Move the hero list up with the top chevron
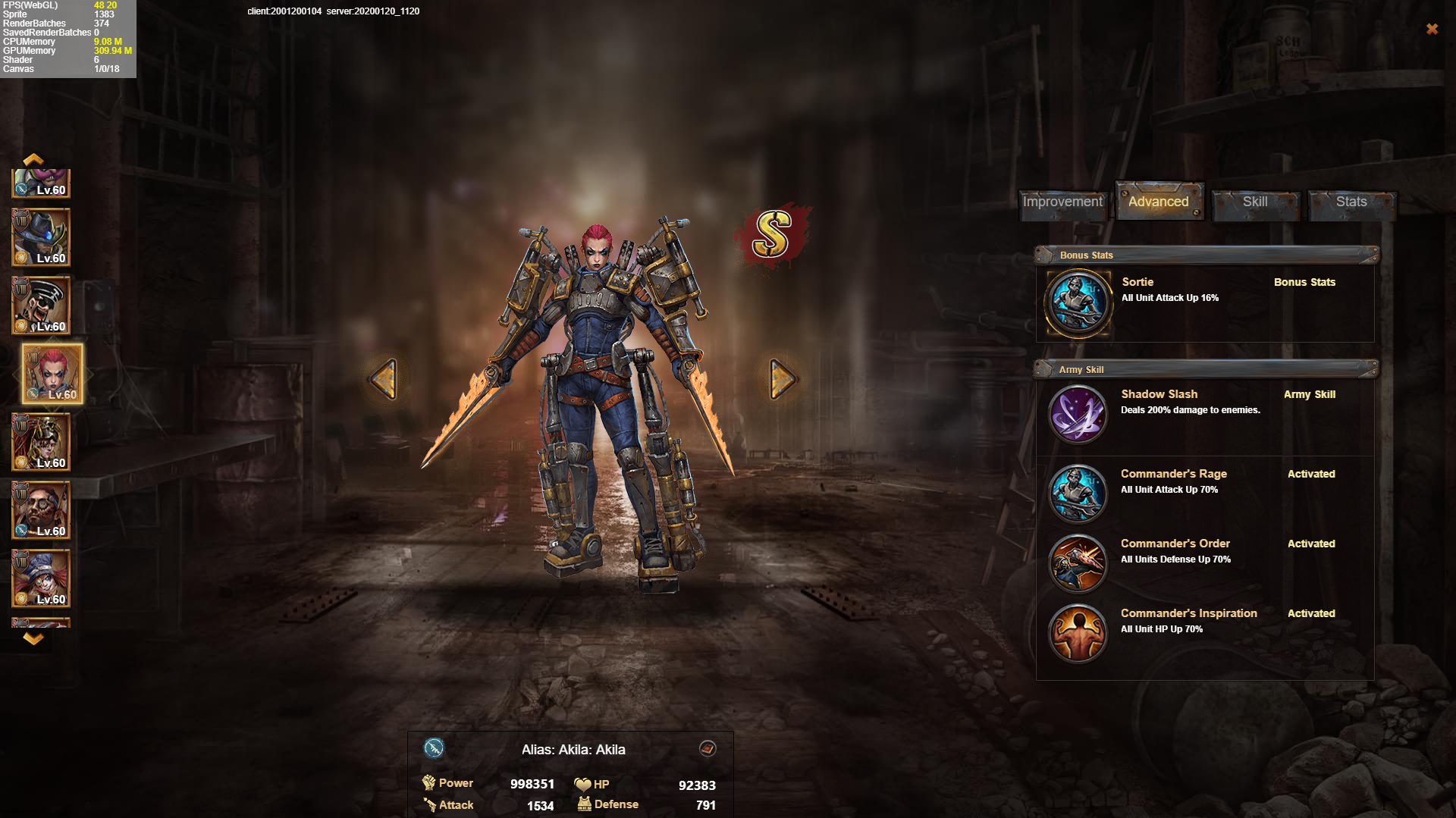 [33, 159]
